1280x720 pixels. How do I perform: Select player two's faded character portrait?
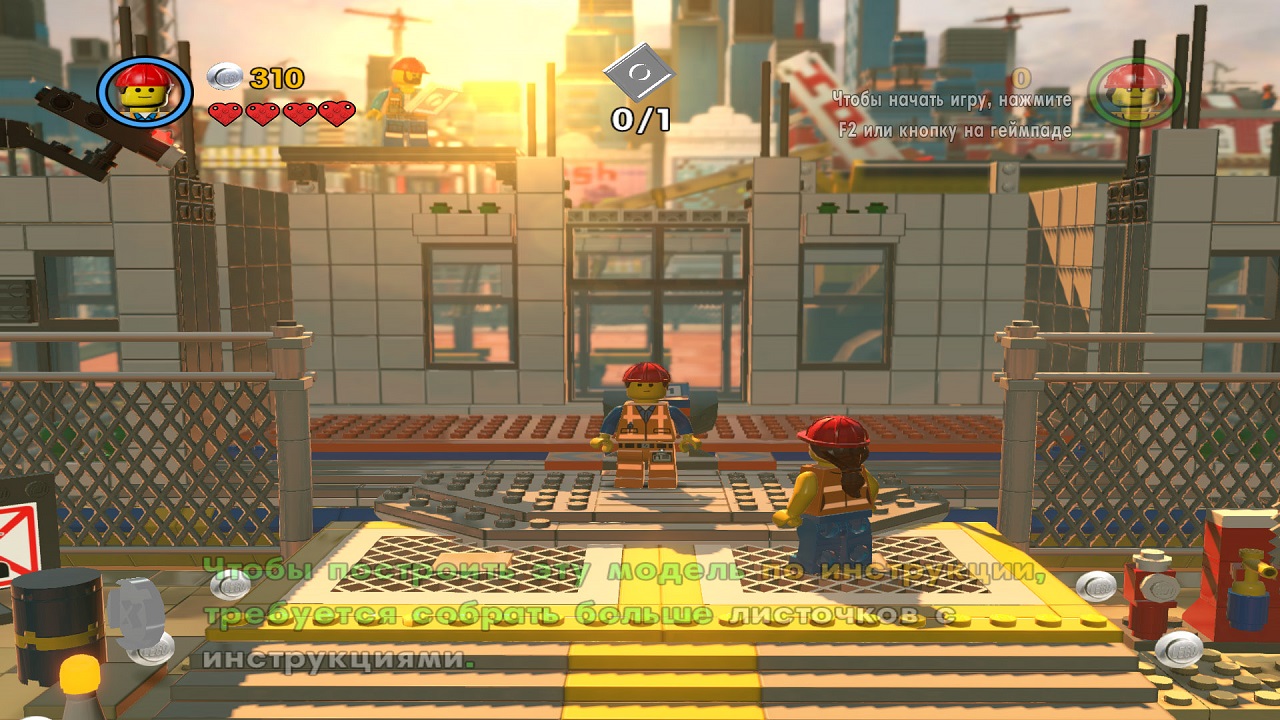(1135, 92)
